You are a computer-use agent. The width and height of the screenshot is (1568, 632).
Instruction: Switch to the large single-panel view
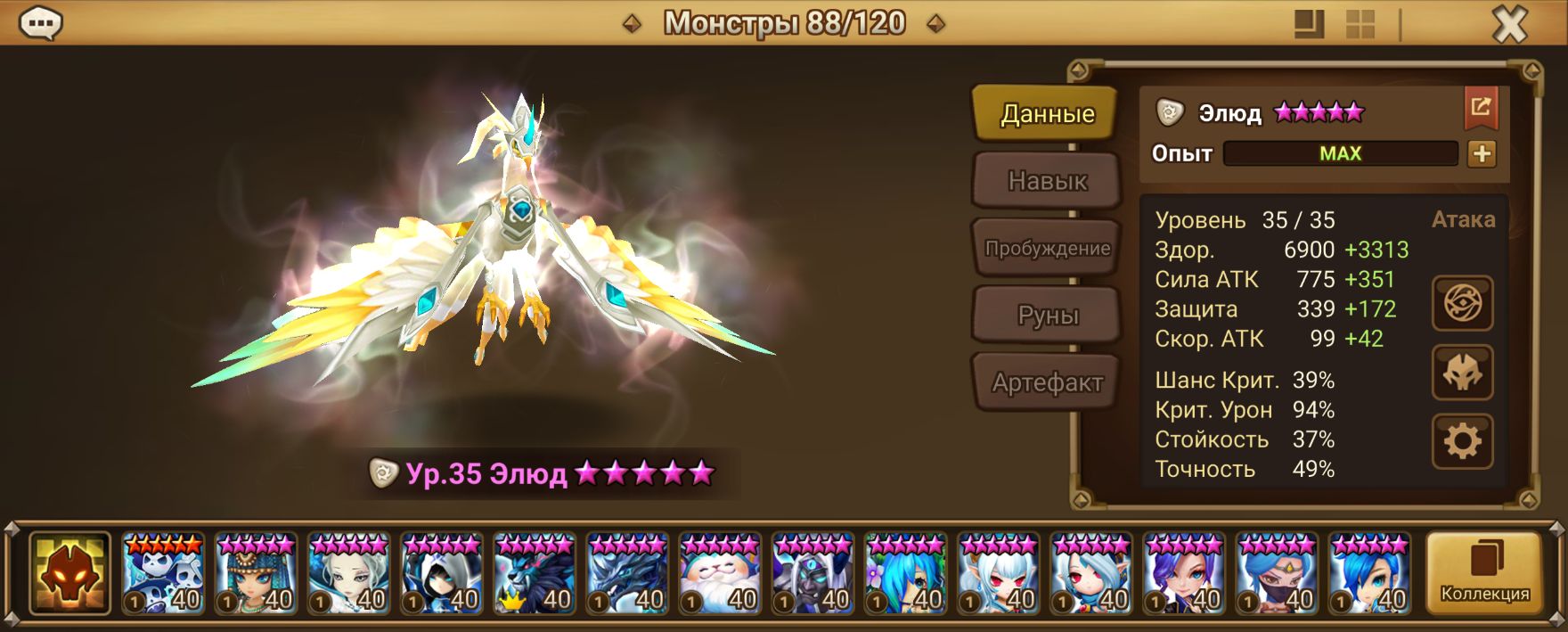(1309, 24)
